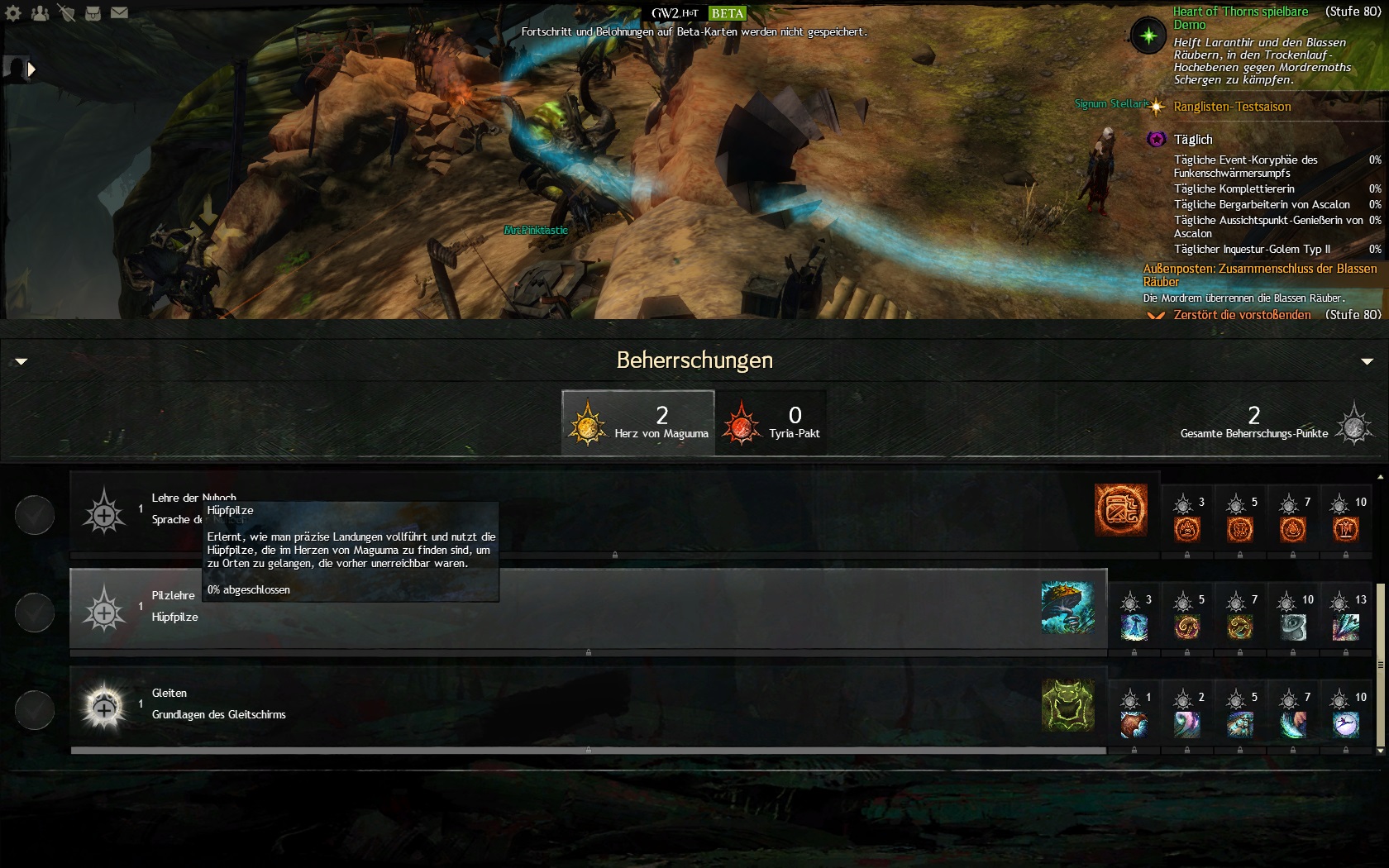
Task: Open the mail envelope icon
Action: tap(119, 13)
